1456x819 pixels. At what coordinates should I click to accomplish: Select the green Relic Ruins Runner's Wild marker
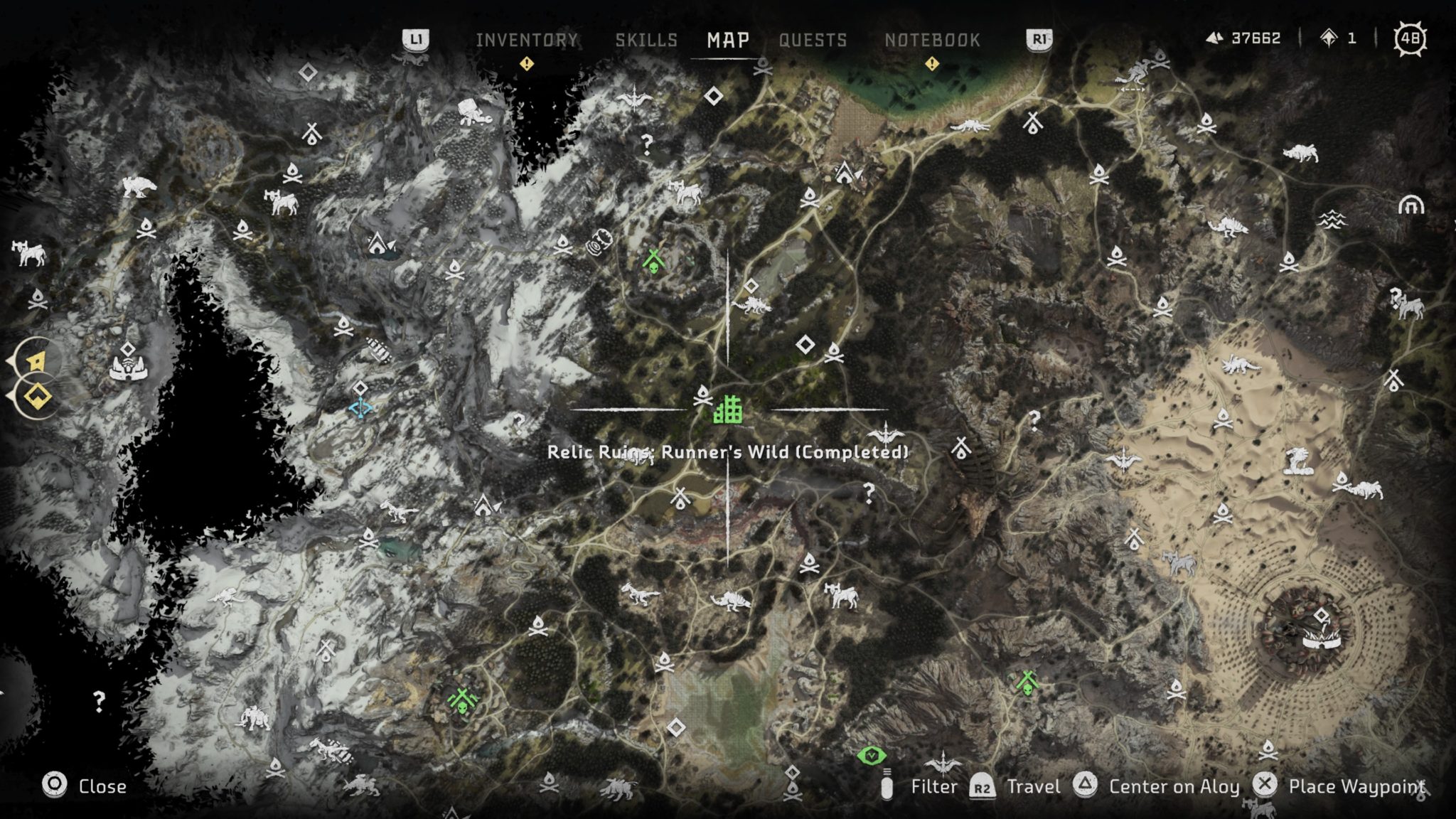tap(728, 410)
